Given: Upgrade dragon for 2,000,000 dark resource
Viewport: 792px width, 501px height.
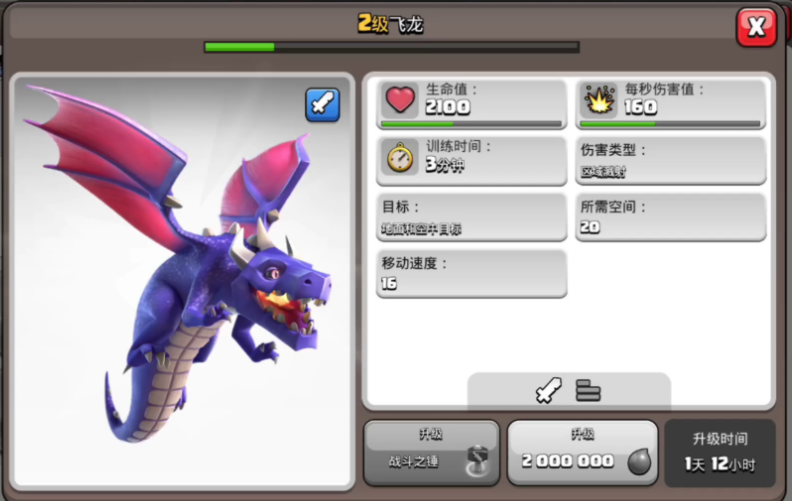Looking at the screenshot, I should coord(582,452).
